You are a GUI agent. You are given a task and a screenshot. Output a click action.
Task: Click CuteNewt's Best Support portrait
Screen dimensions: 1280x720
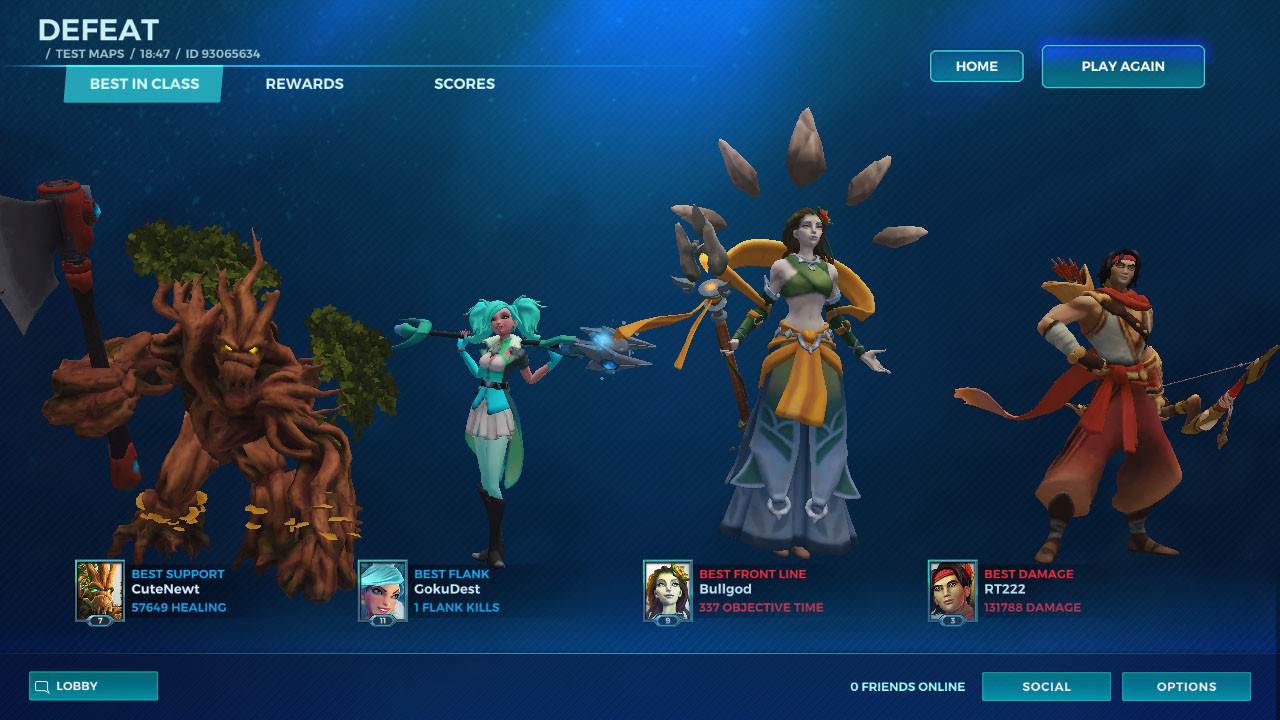tap(100, 590)
